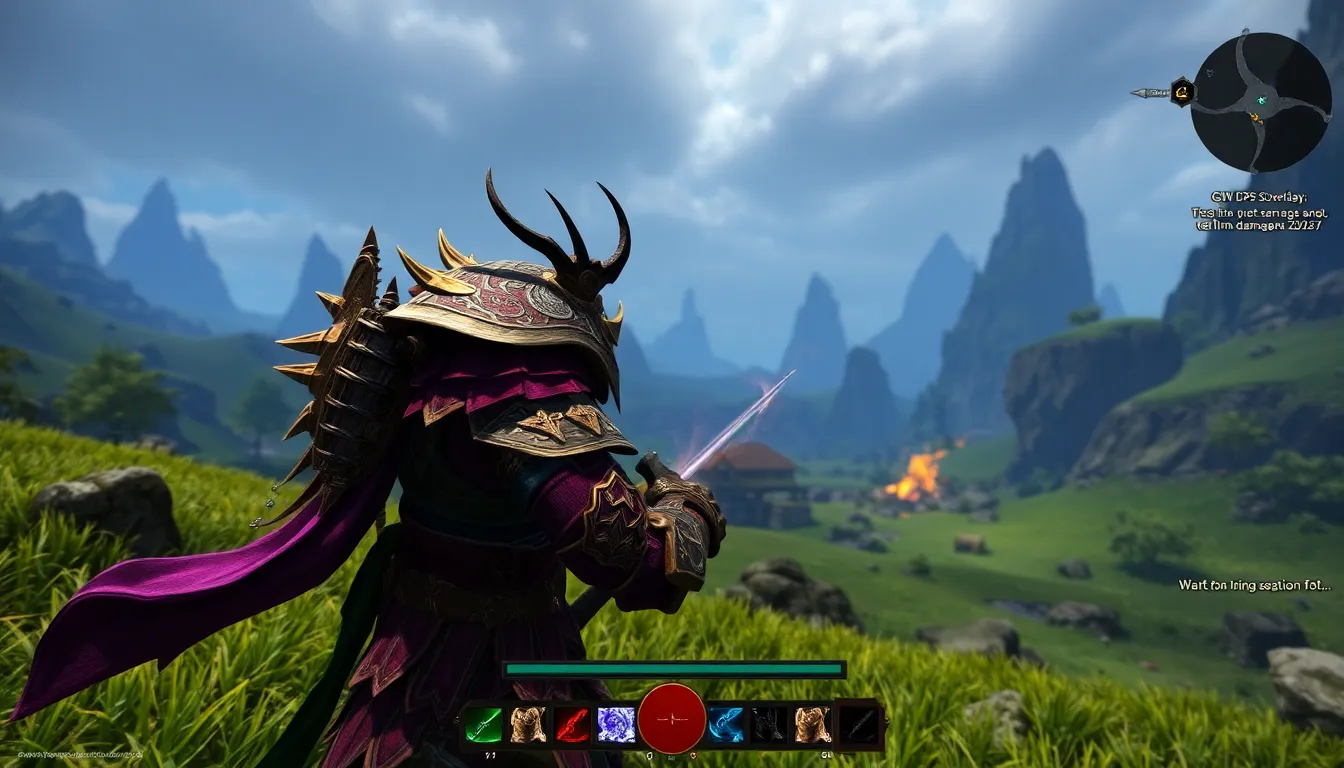Select the dim grey claw skill slot

(769, 724)
